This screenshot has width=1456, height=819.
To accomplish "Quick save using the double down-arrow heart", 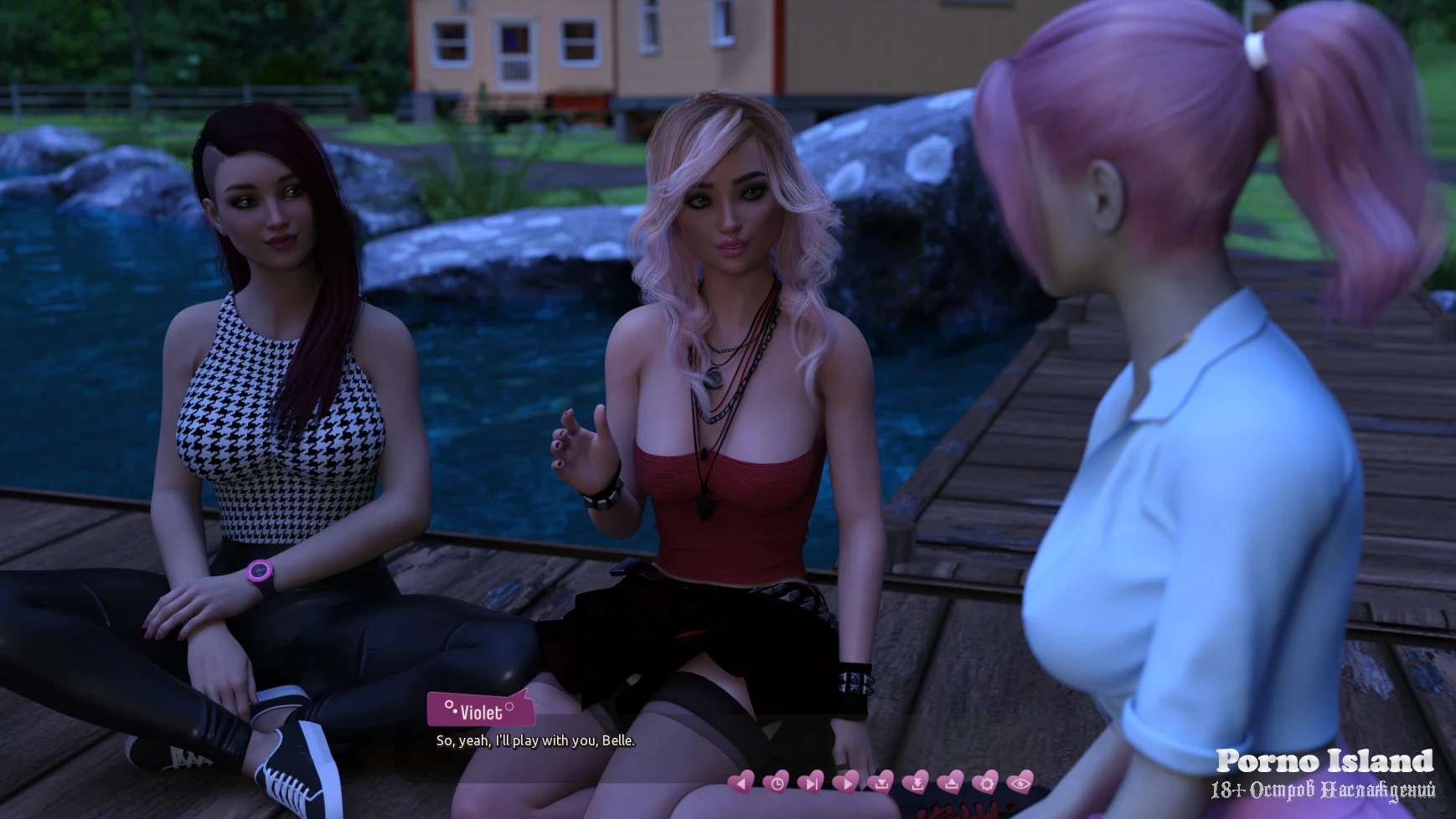I will [916, 783].
